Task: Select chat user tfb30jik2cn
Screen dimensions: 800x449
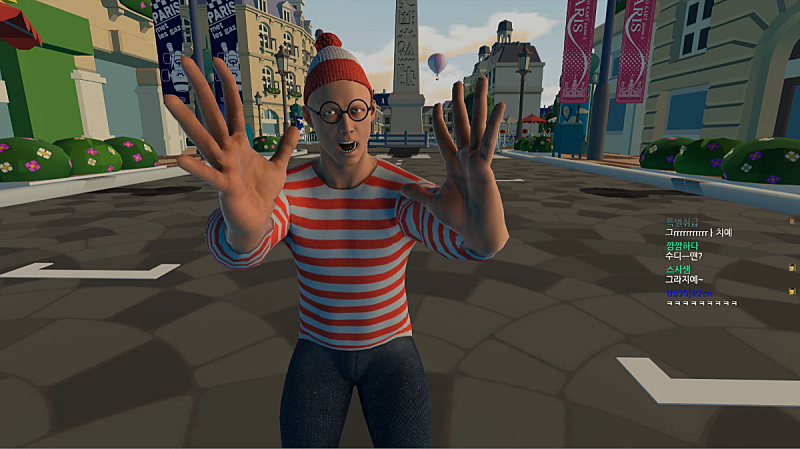Action: pos(689,292)
